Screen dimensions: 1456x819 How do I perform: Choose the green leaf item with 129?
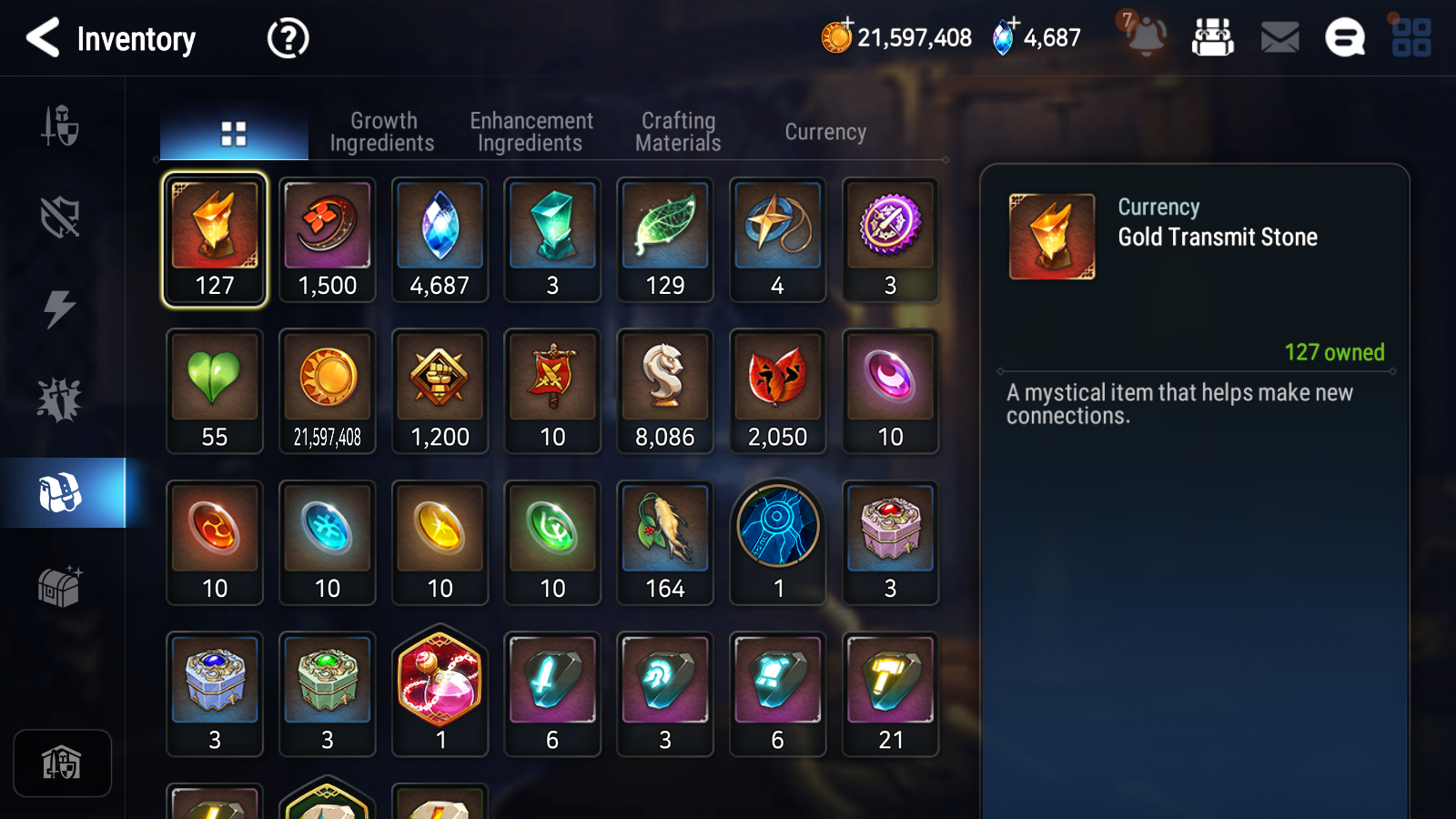665,239
